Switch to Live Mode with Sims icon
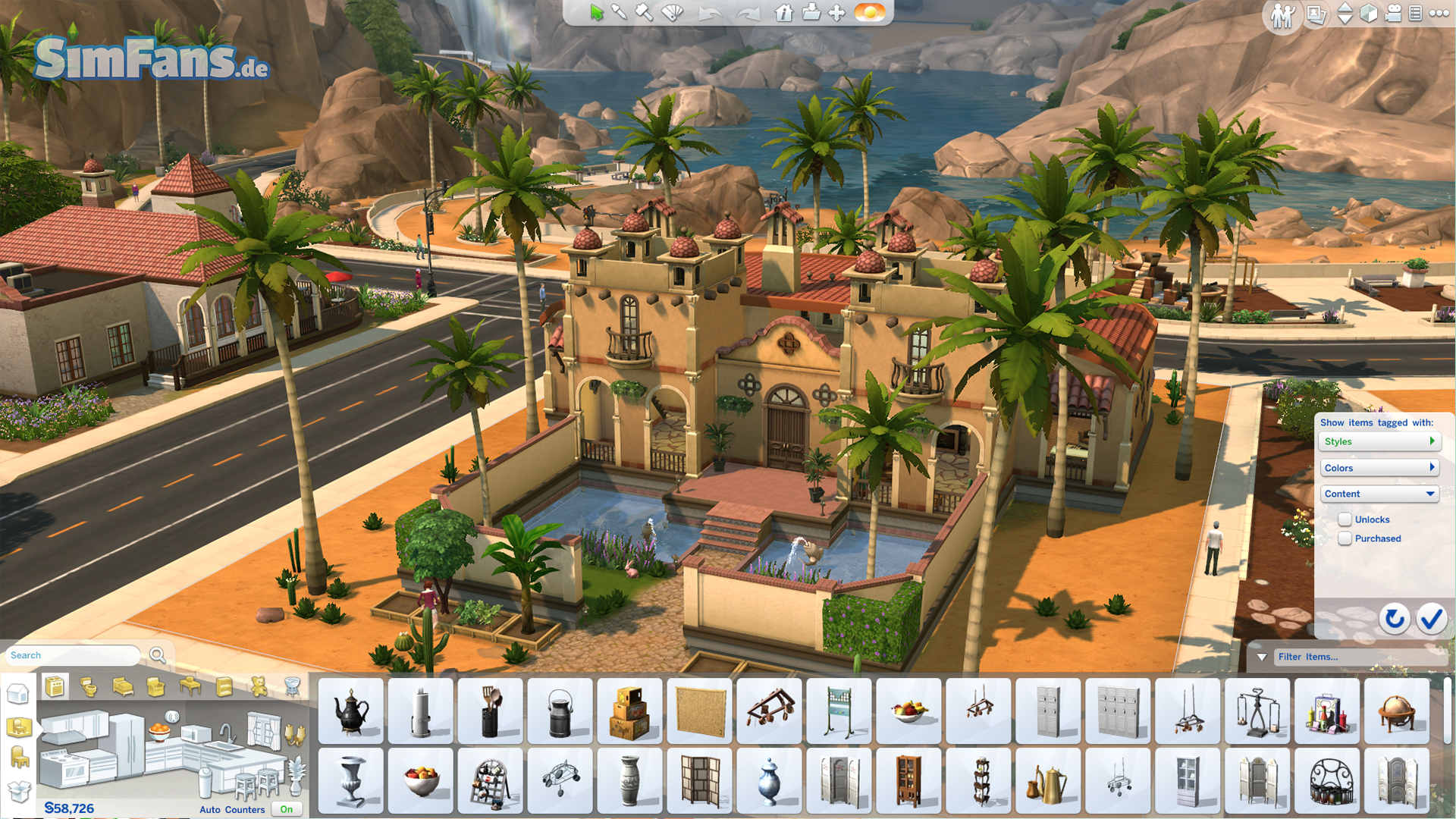This screenshot has height=819, width=1456. coord(1282,15)
